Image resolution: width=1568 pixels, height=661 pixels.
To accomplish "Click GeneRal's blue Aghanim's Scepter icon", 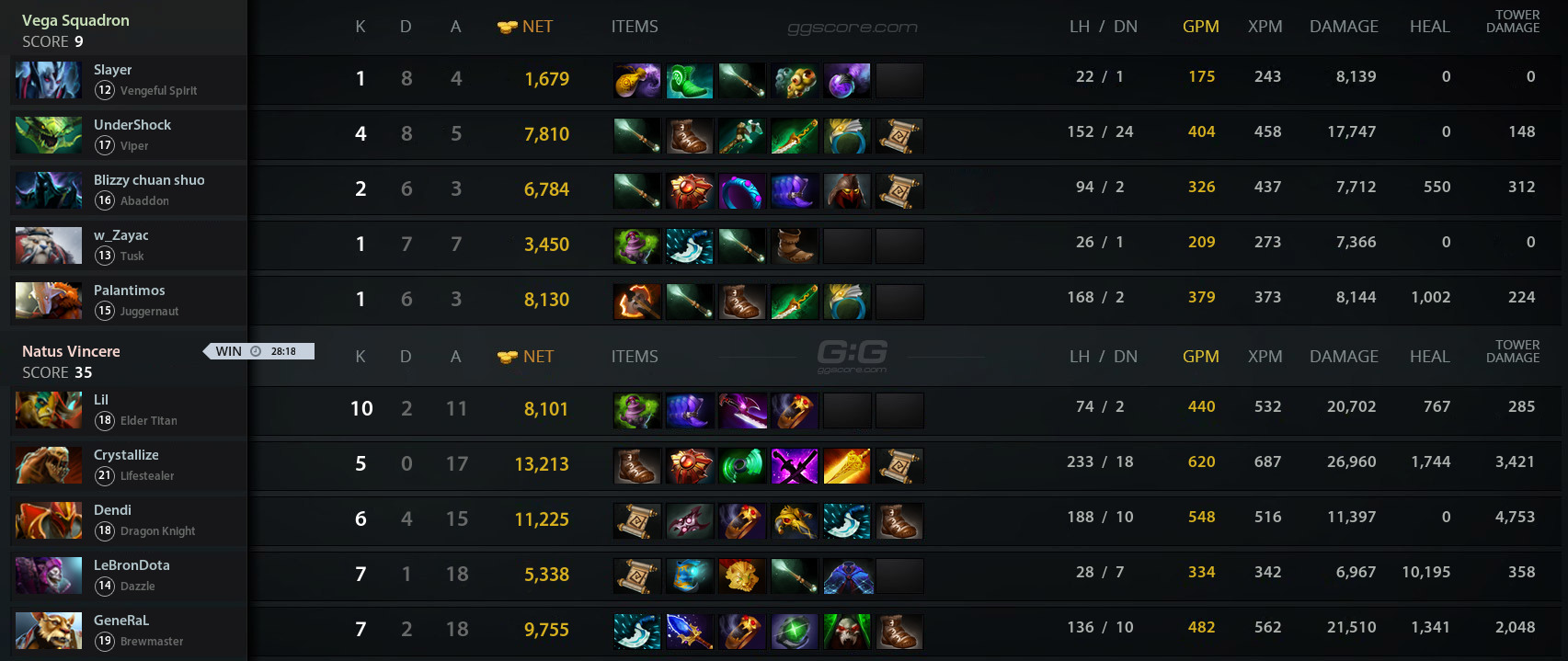I will (x=690, y=632).
